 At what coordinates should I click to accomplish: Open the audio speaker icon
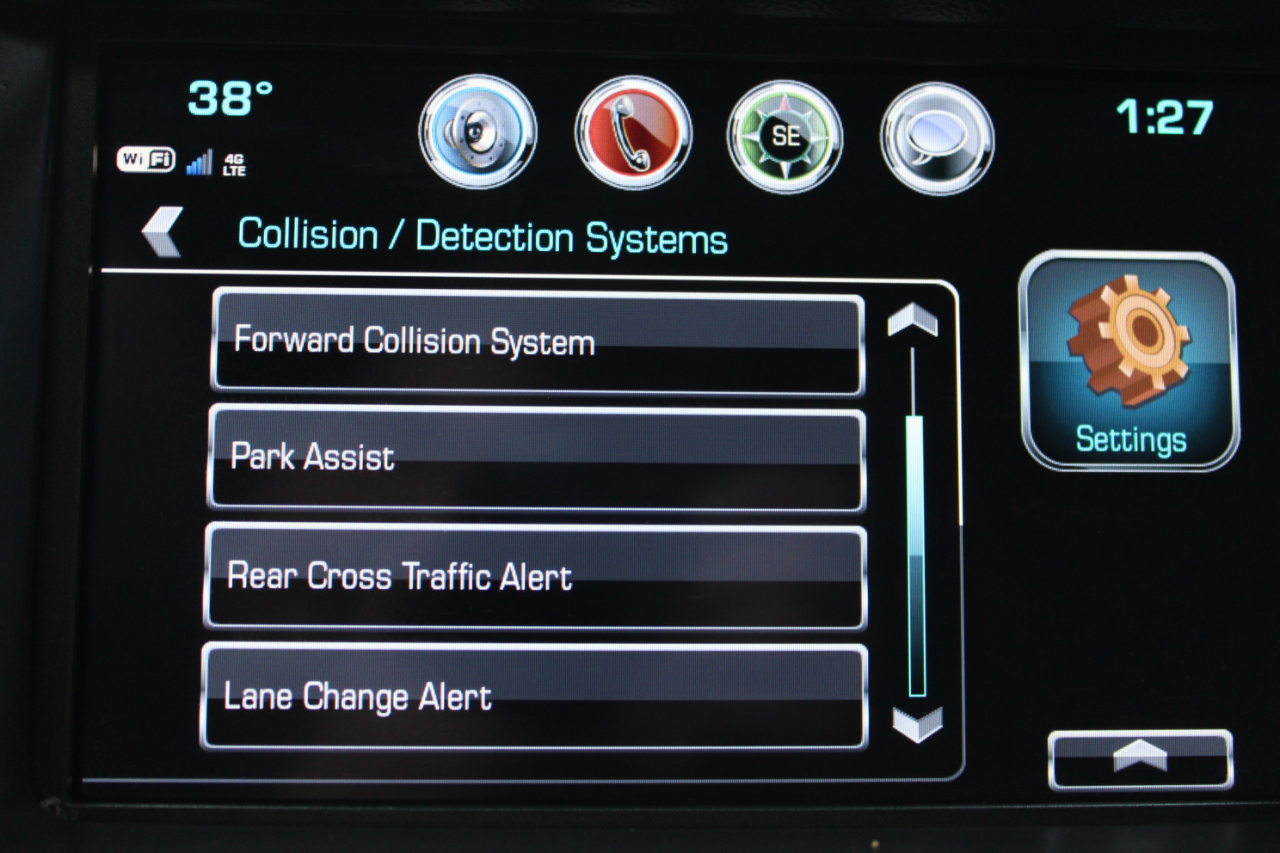point(478,133)
